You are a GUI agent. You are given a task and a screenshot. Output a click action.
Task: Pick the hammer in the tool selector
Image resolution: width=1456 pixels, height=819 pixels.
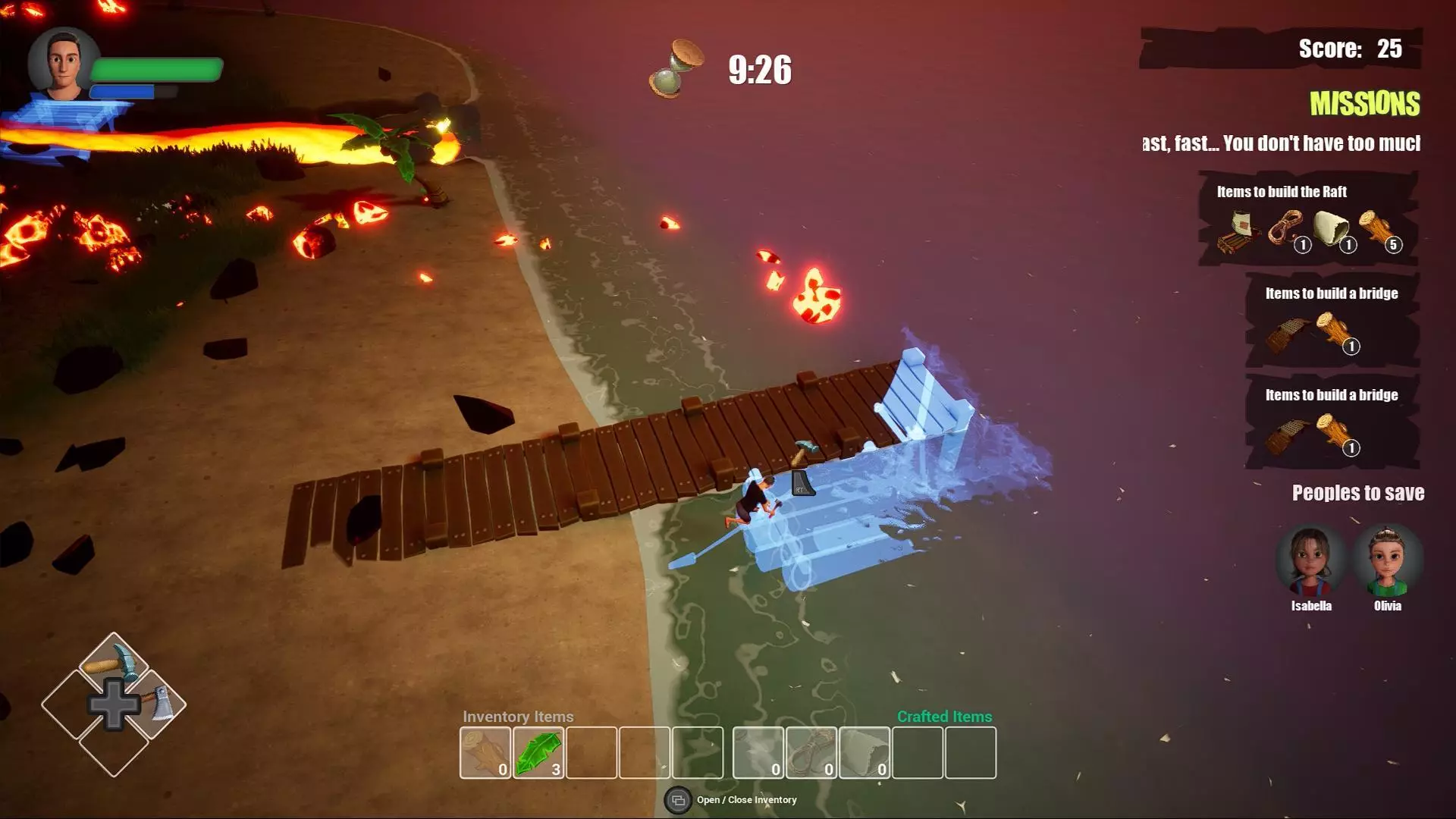[x=114, y=665]
